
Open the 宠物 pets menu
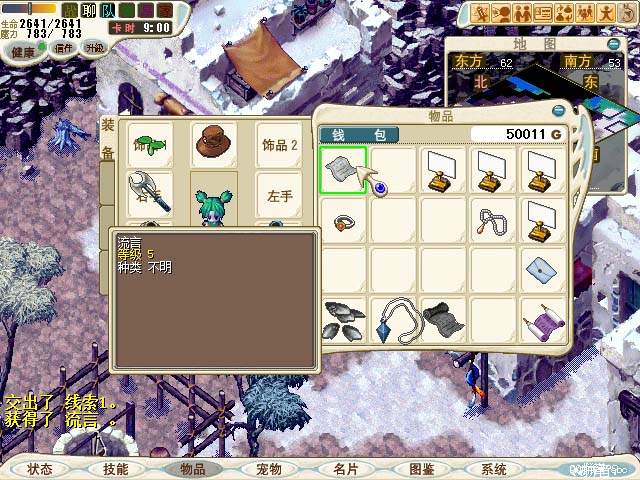coord(268,469)
